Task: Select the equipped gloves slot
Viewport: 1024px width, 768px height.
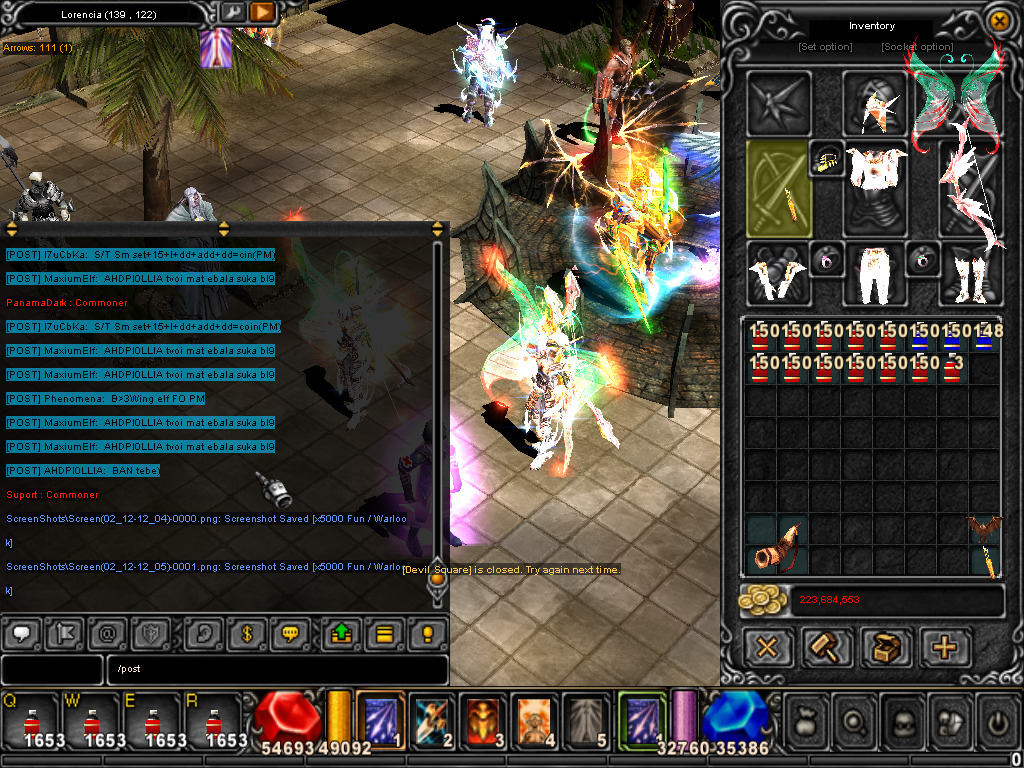Action: pos(777,274)
